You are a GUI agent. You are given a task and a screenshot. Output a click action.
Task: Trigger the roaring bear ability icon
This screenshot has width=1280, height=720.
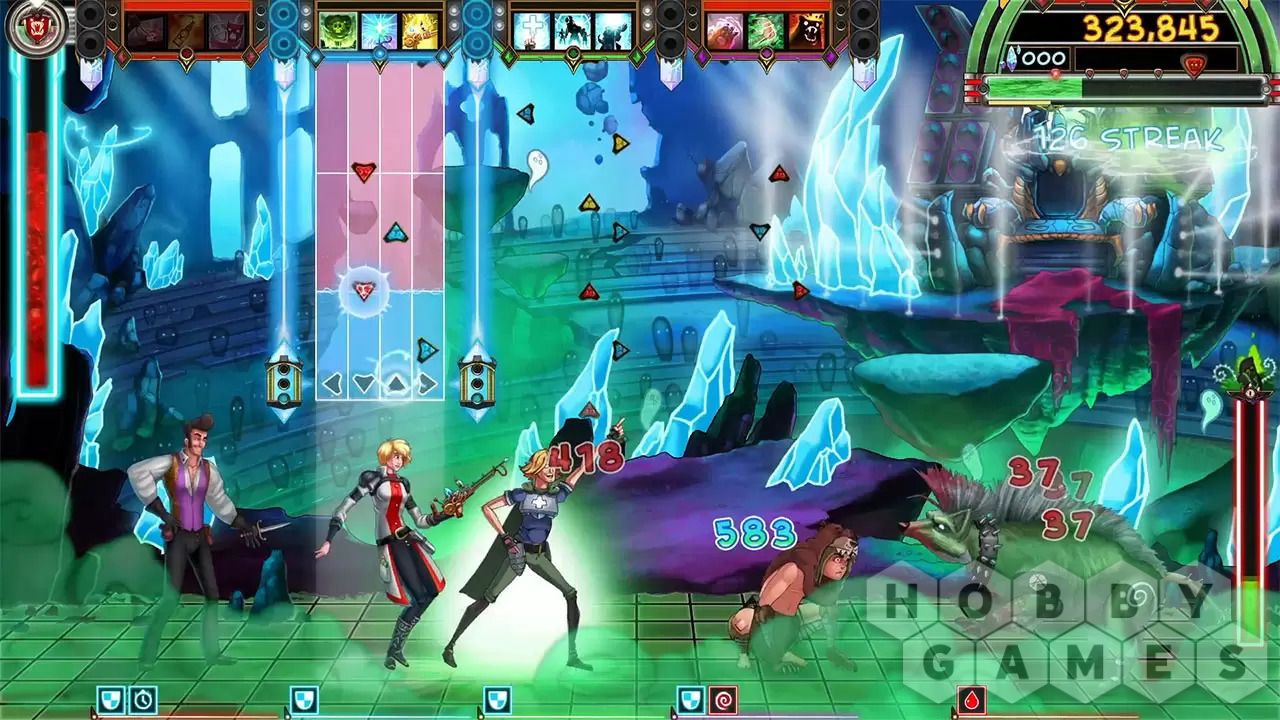[x=807, y=31]
